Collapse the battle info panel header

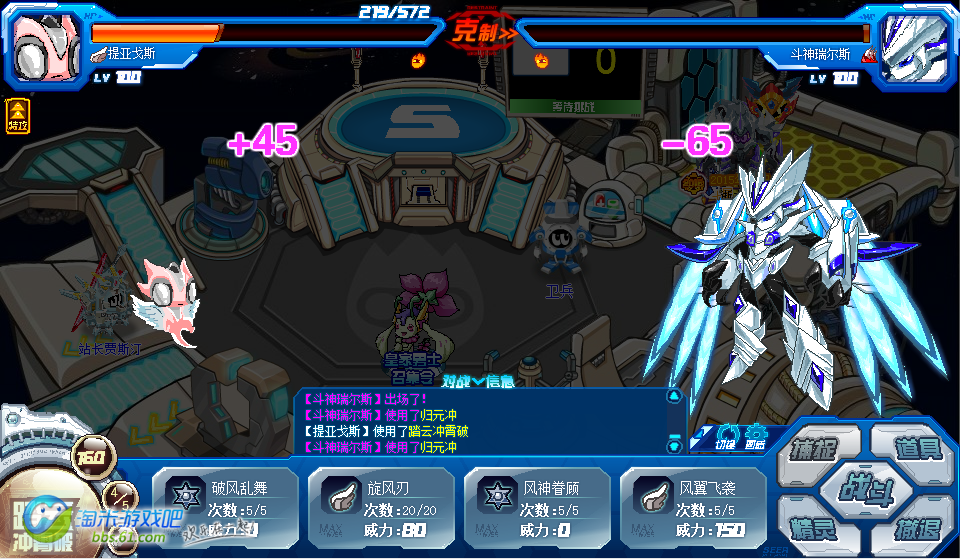(x=478, y=380)
